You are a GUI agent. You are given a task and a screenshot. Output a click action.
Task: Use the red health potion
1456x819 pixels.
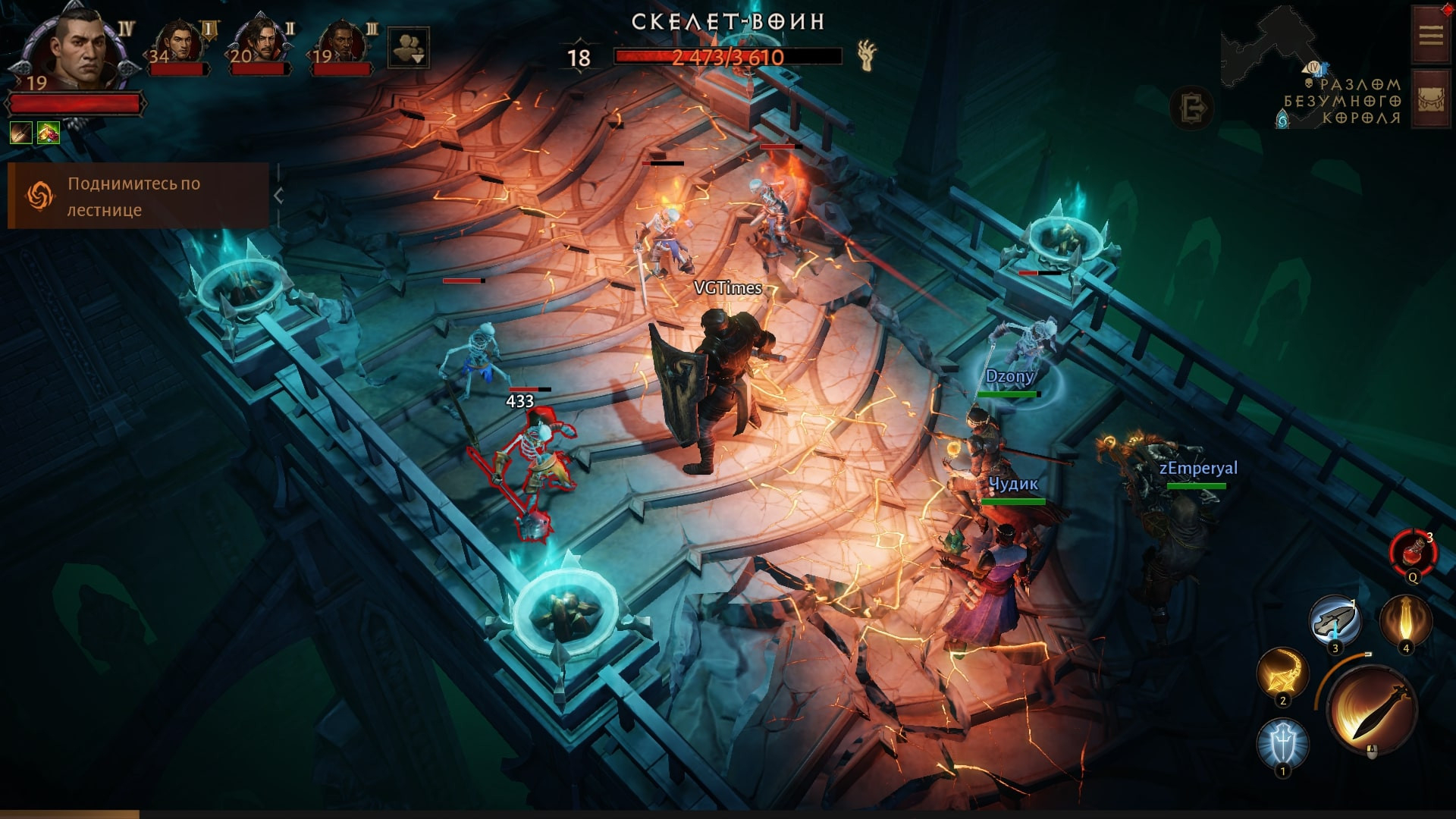coord(1414,553)
